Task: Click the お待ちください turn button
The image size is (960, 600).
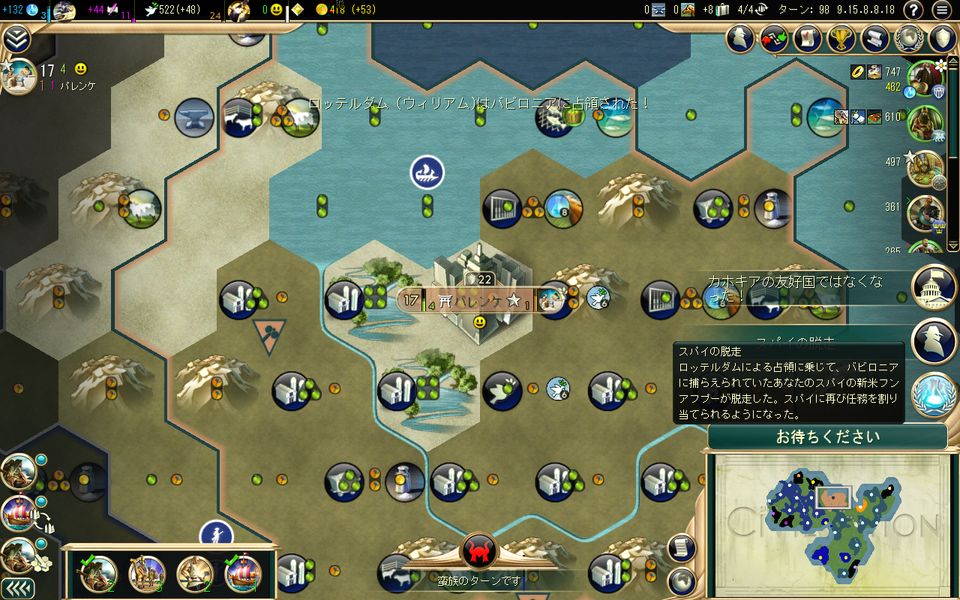Action: pos(827,437)
